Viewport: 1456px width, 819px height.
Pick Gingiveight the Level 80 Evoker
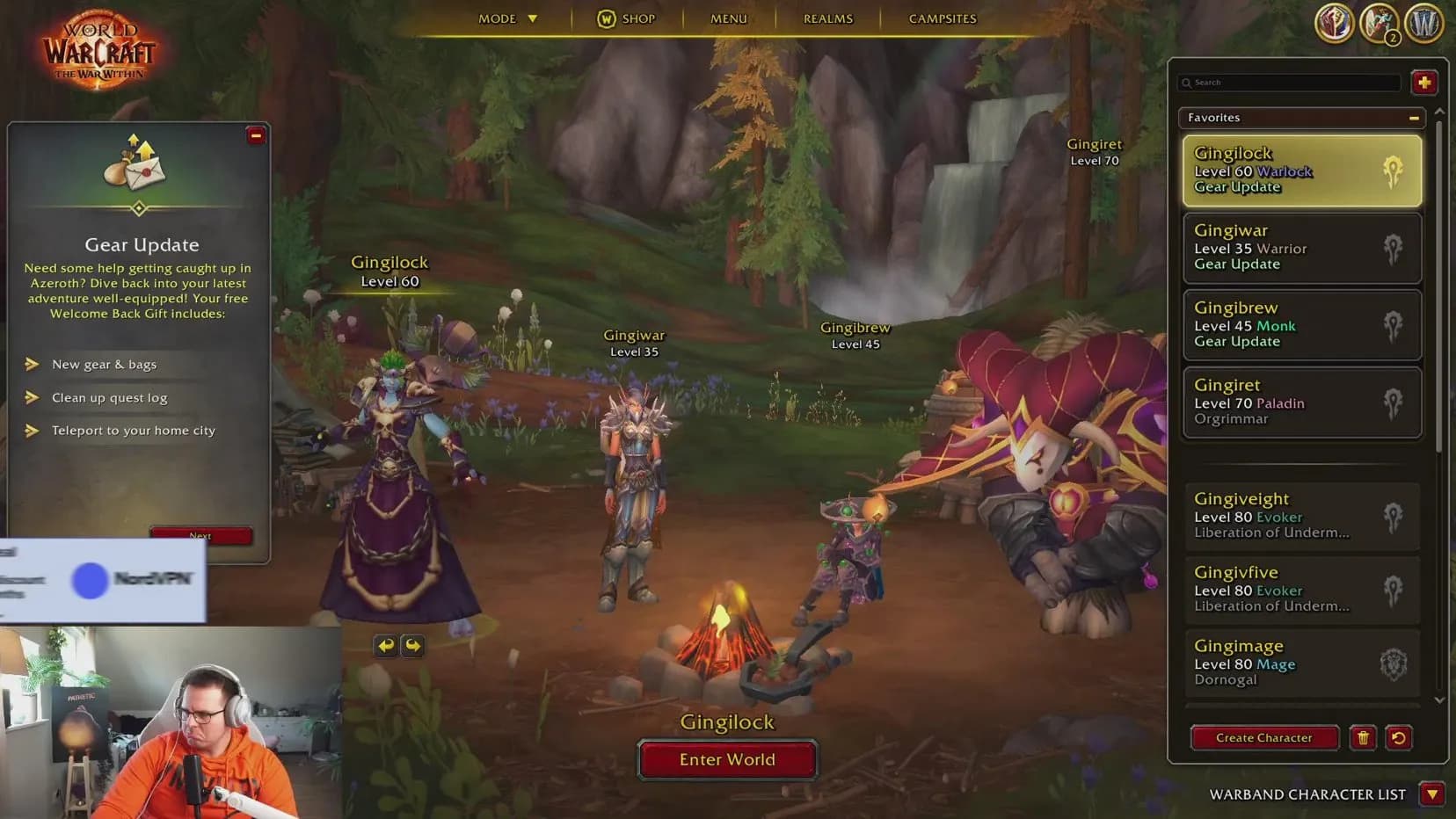pyautogui.click(x=1301, y=517)
